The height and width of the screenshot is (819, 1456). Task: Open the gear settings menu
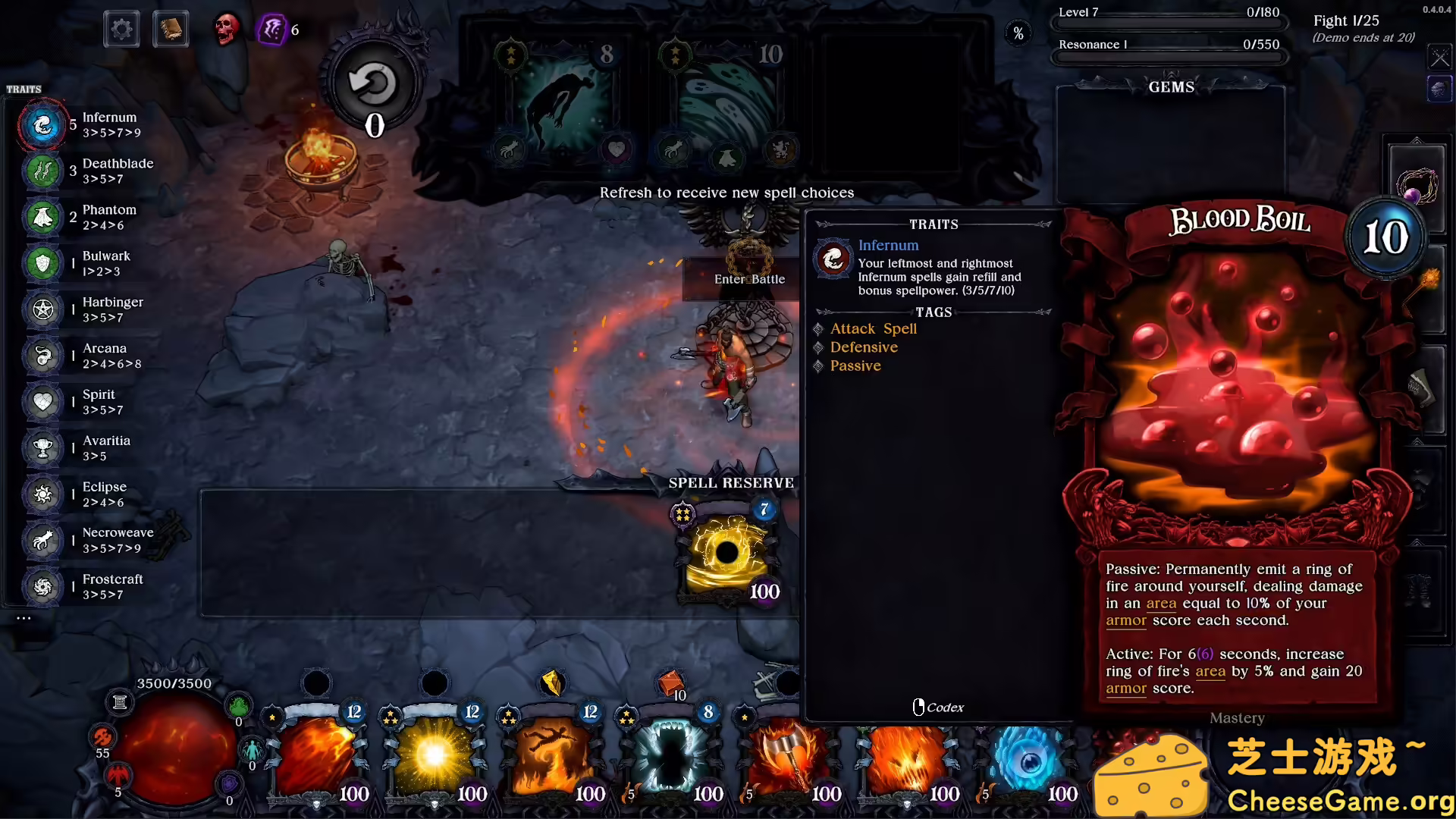click(121, 30)
